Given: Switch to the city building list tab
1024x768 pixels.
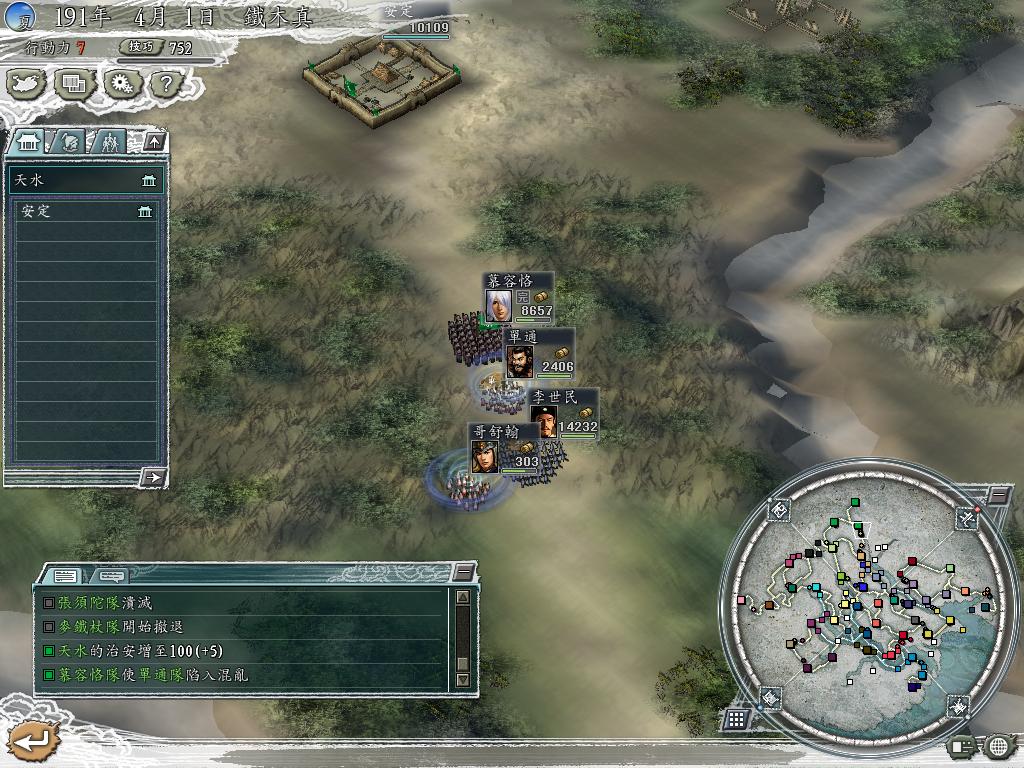Looking at the screenshot, I should 27,141.
